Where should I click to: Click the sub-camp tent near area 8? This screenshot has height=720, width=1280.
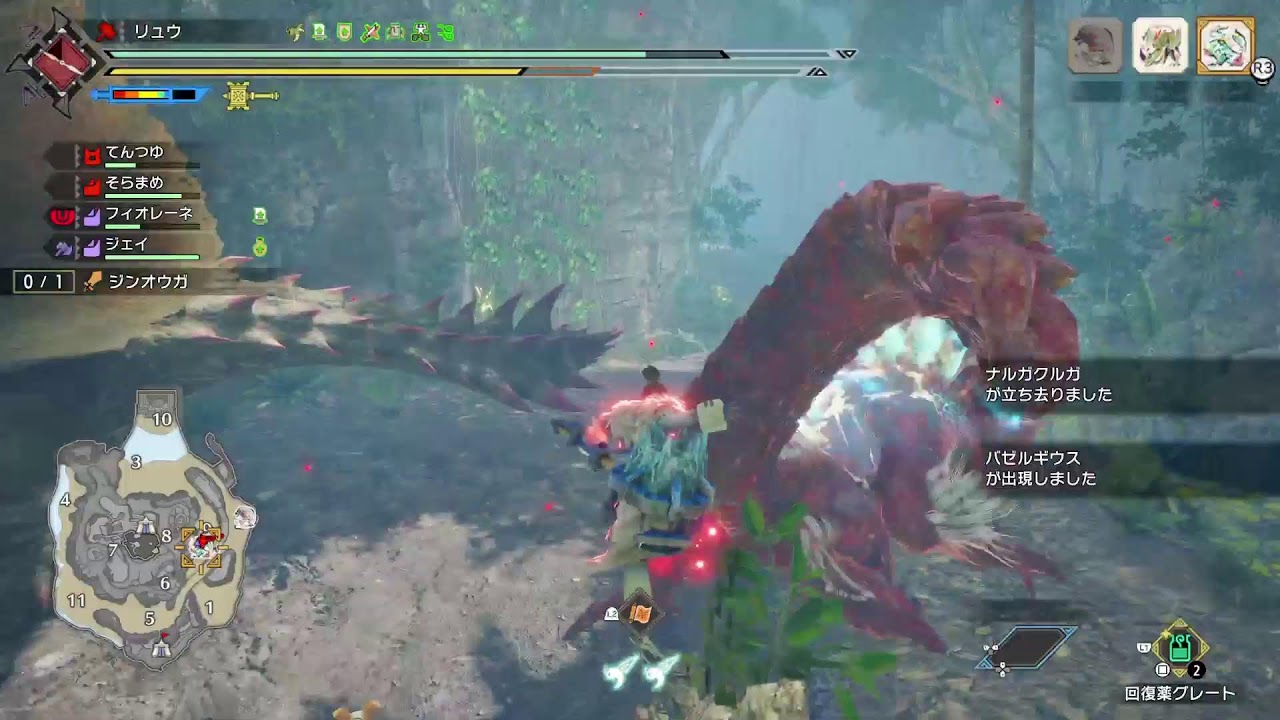[x=146, y=524]
